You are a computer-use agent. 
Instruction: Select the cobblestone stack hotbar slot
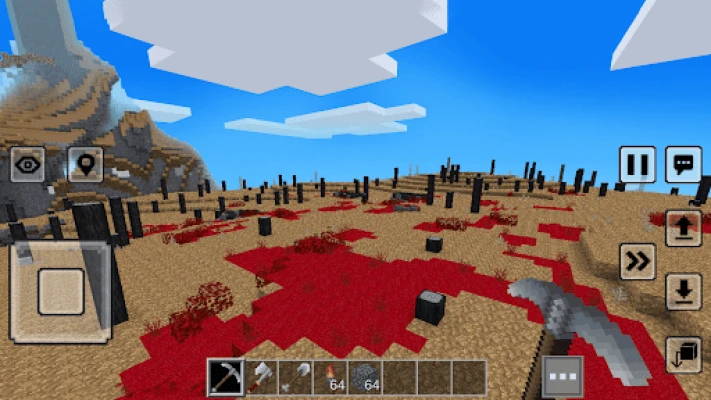(x=366, y=377)
